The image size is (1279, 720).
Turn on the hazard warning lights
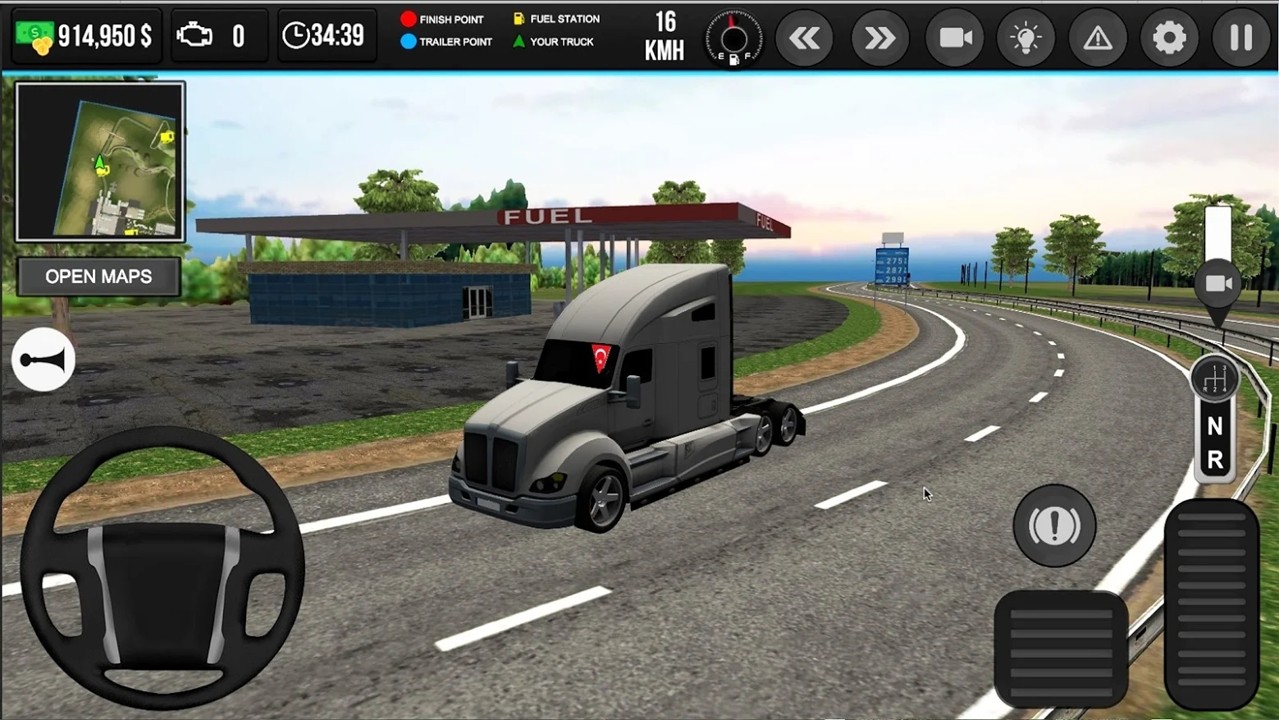pyautogui.click(x=1098, y=38)
